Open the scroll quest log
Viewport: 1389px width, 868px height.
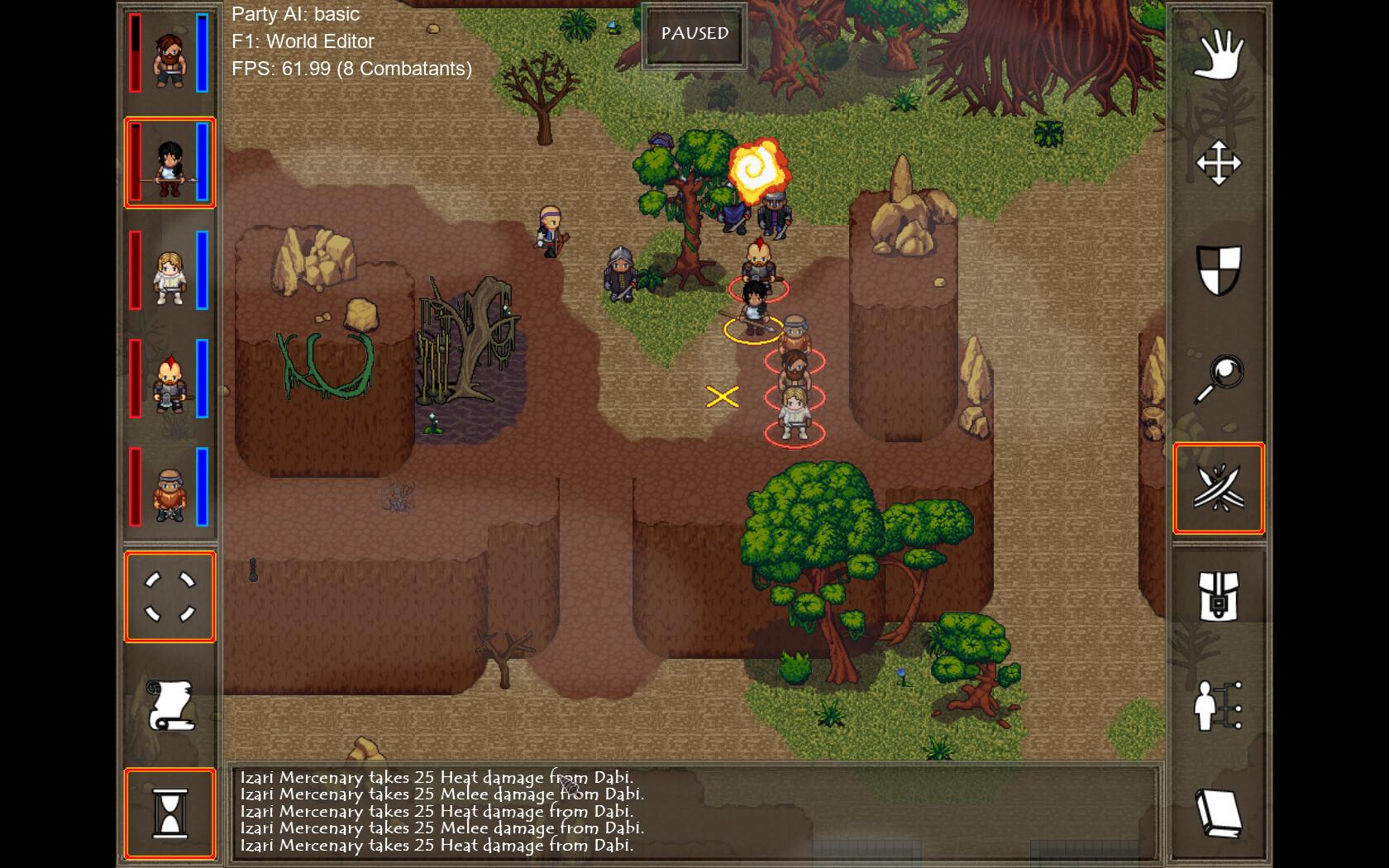click(169, 705)
